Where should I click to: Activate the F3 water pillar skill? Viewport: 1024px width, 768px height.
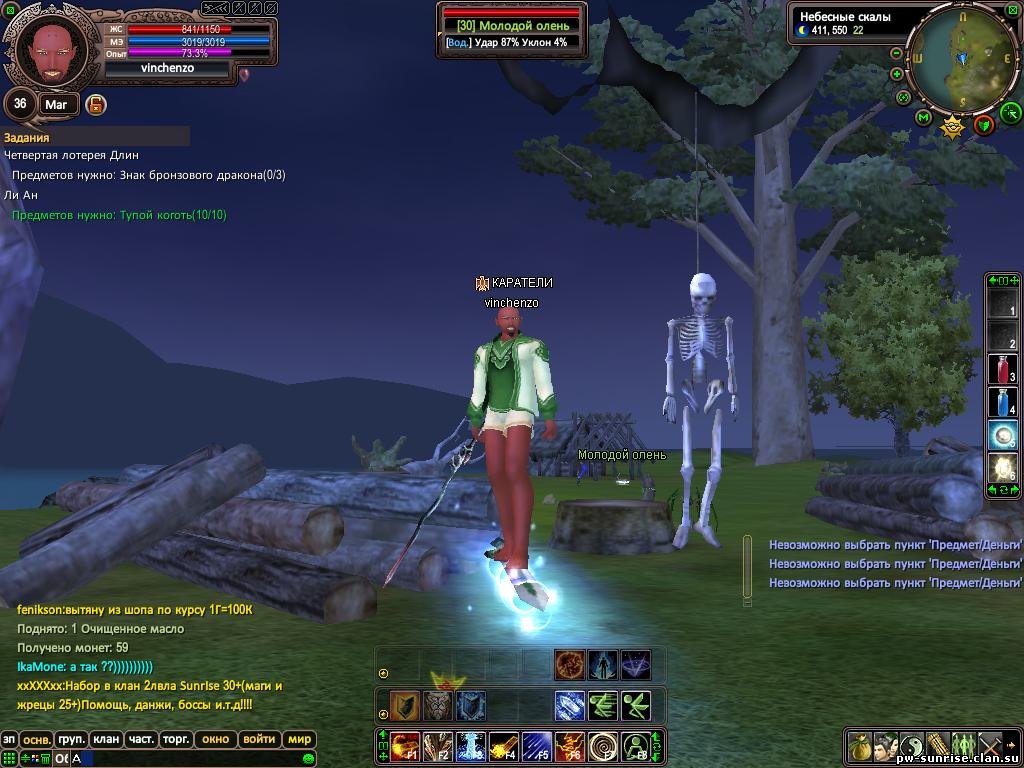[x=470, y=746]
